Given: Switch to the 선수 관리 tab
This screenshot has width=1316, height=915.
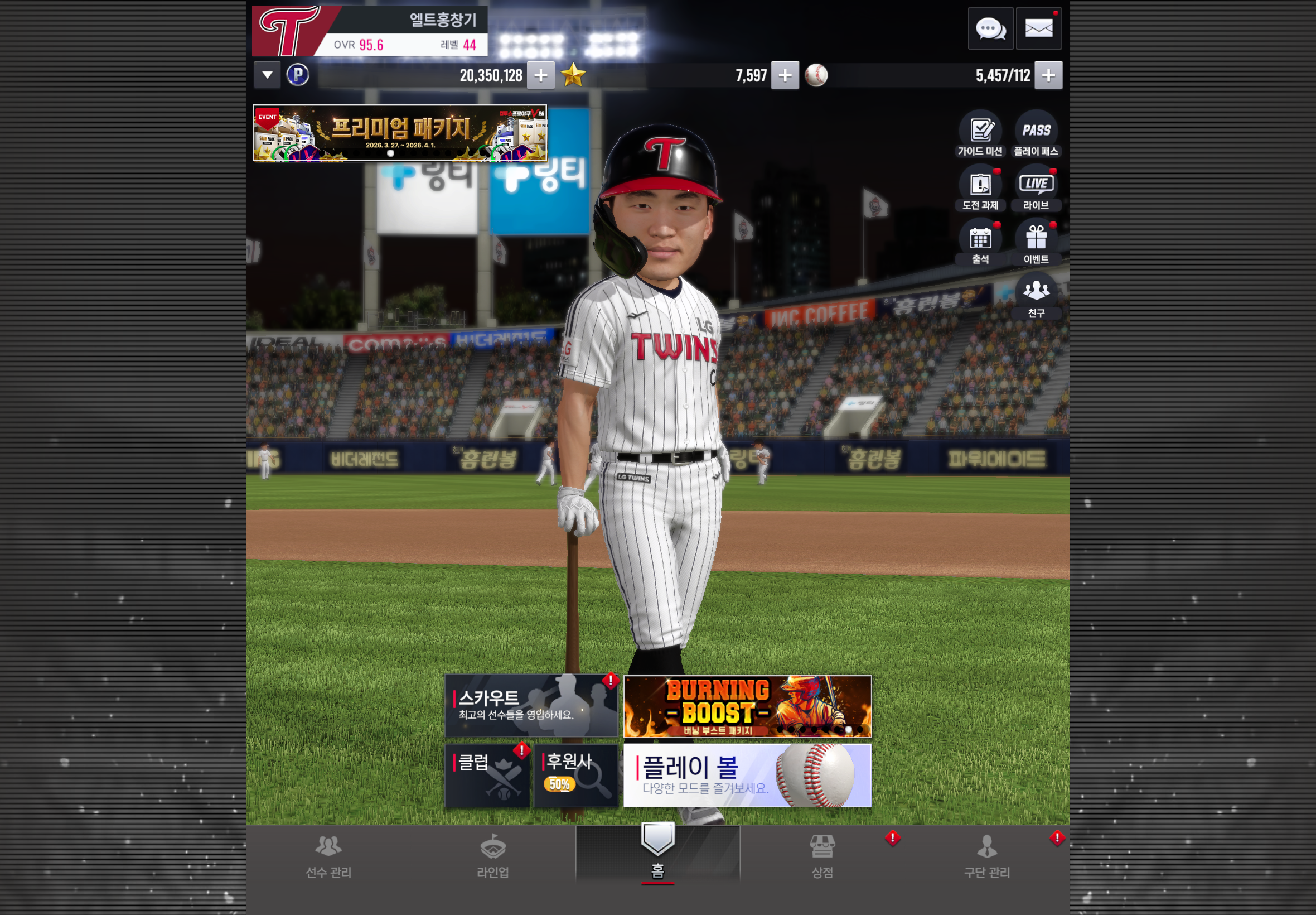Looking at the screenshot, I should pos(328,856).
